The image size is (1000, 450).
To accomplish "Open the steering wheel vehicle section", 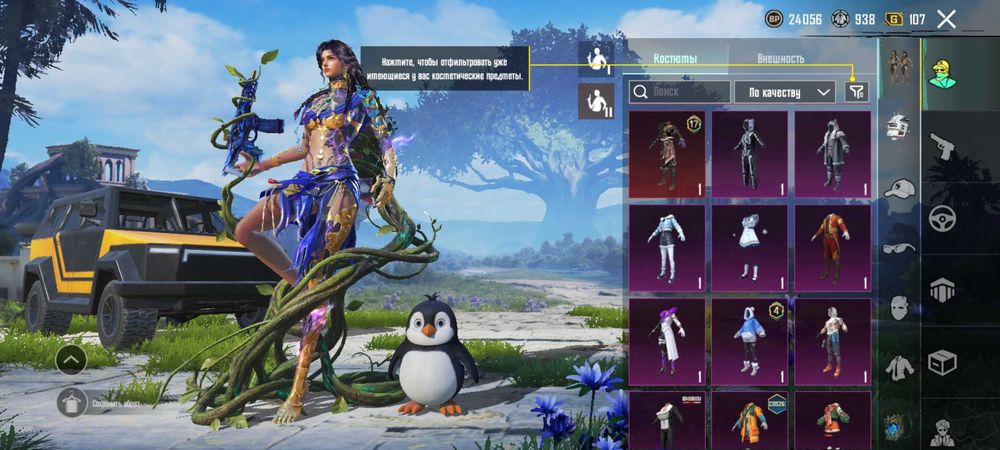I will pos(942,218).
